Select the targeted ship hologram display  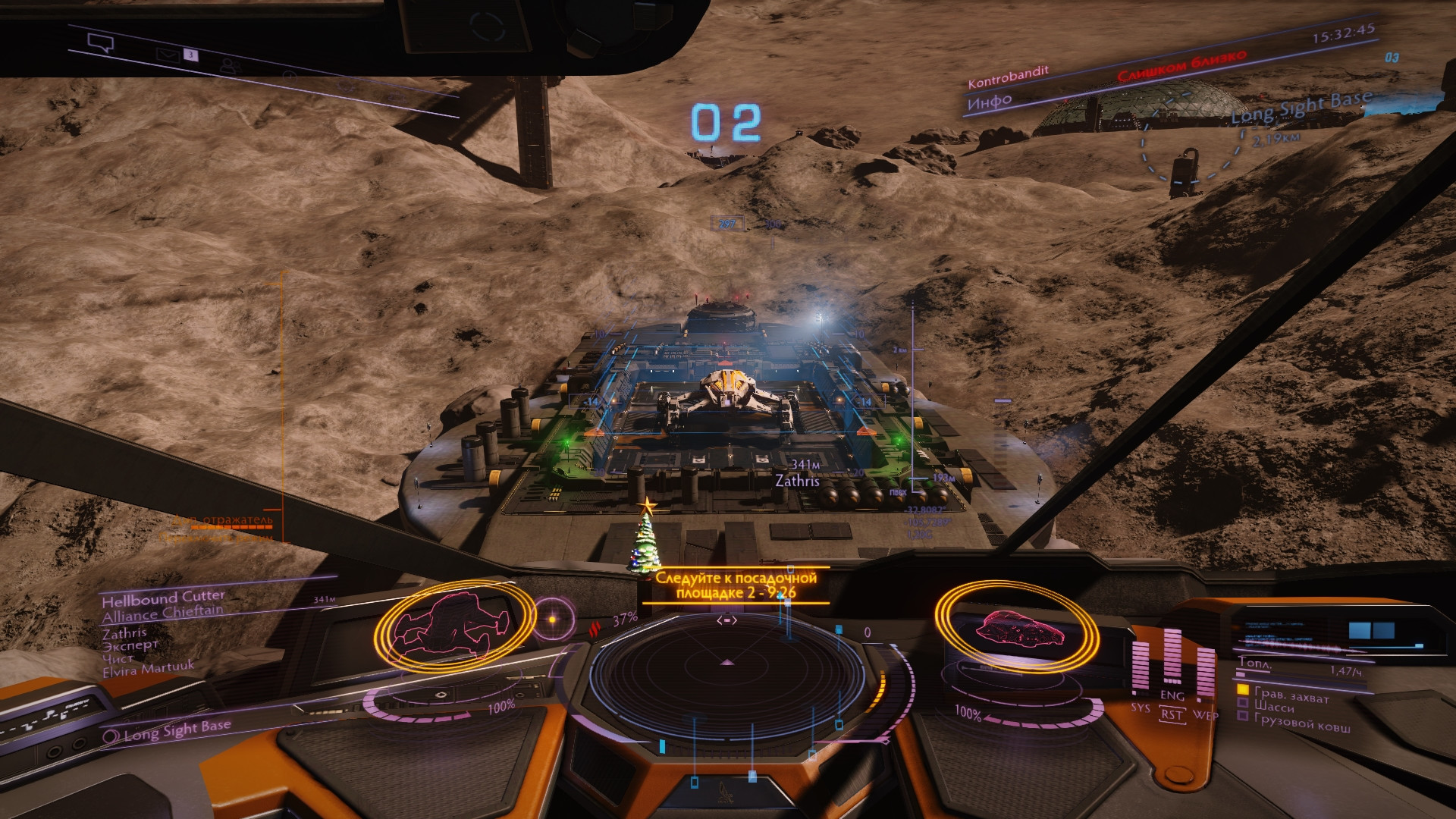(x=447, y=626)
